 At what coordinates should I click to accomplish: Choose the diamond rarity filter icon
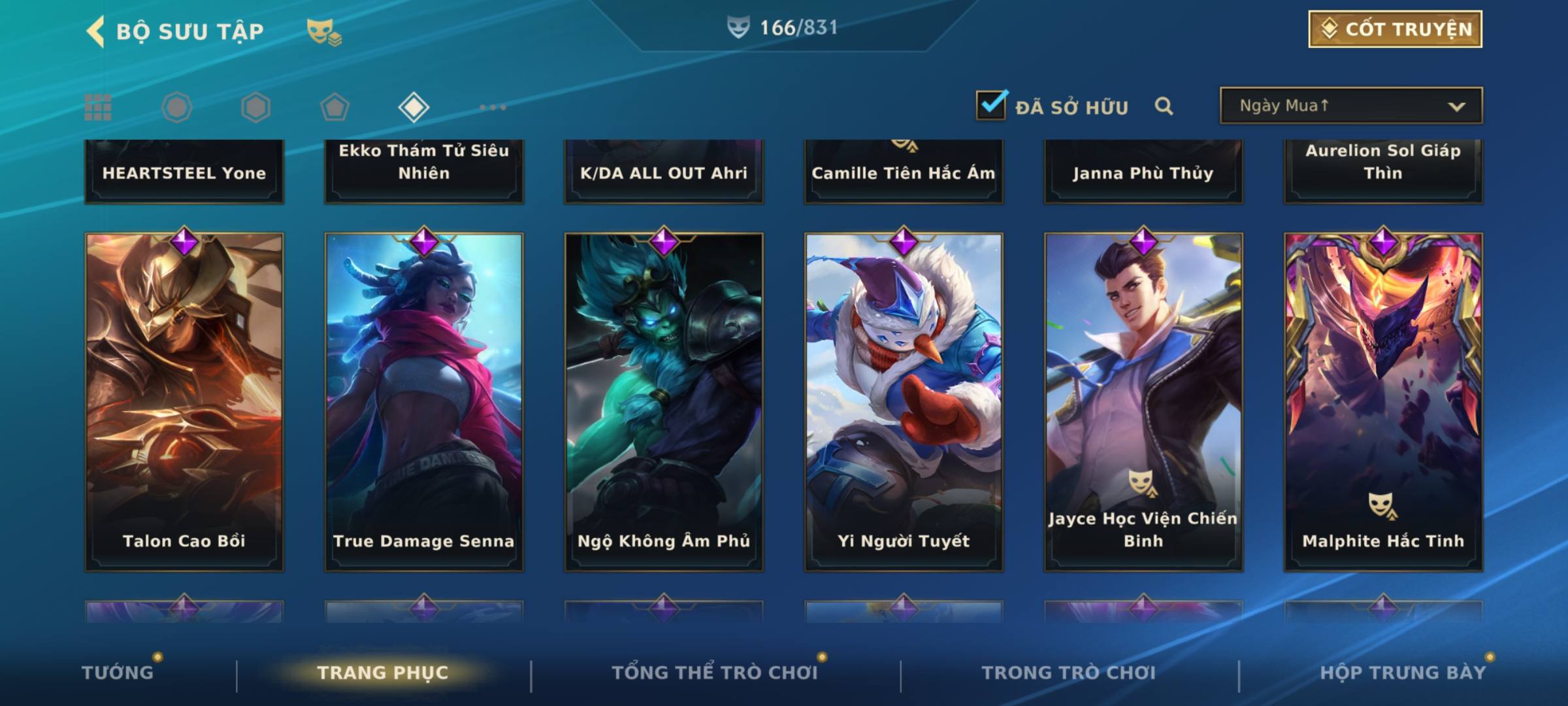point(414,107)
